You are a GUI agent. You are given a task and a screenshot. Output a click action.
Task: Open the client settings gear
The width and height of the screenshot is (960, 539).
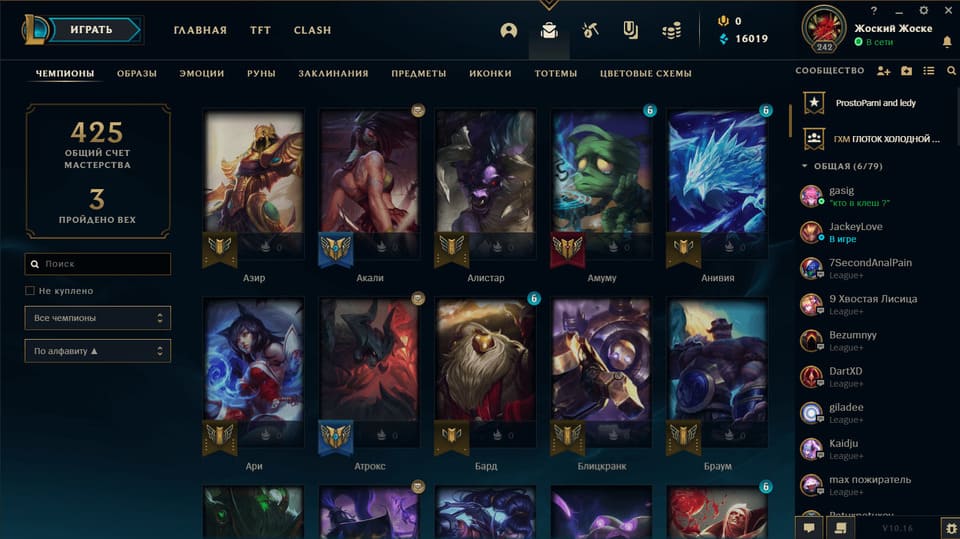(948, 526)
